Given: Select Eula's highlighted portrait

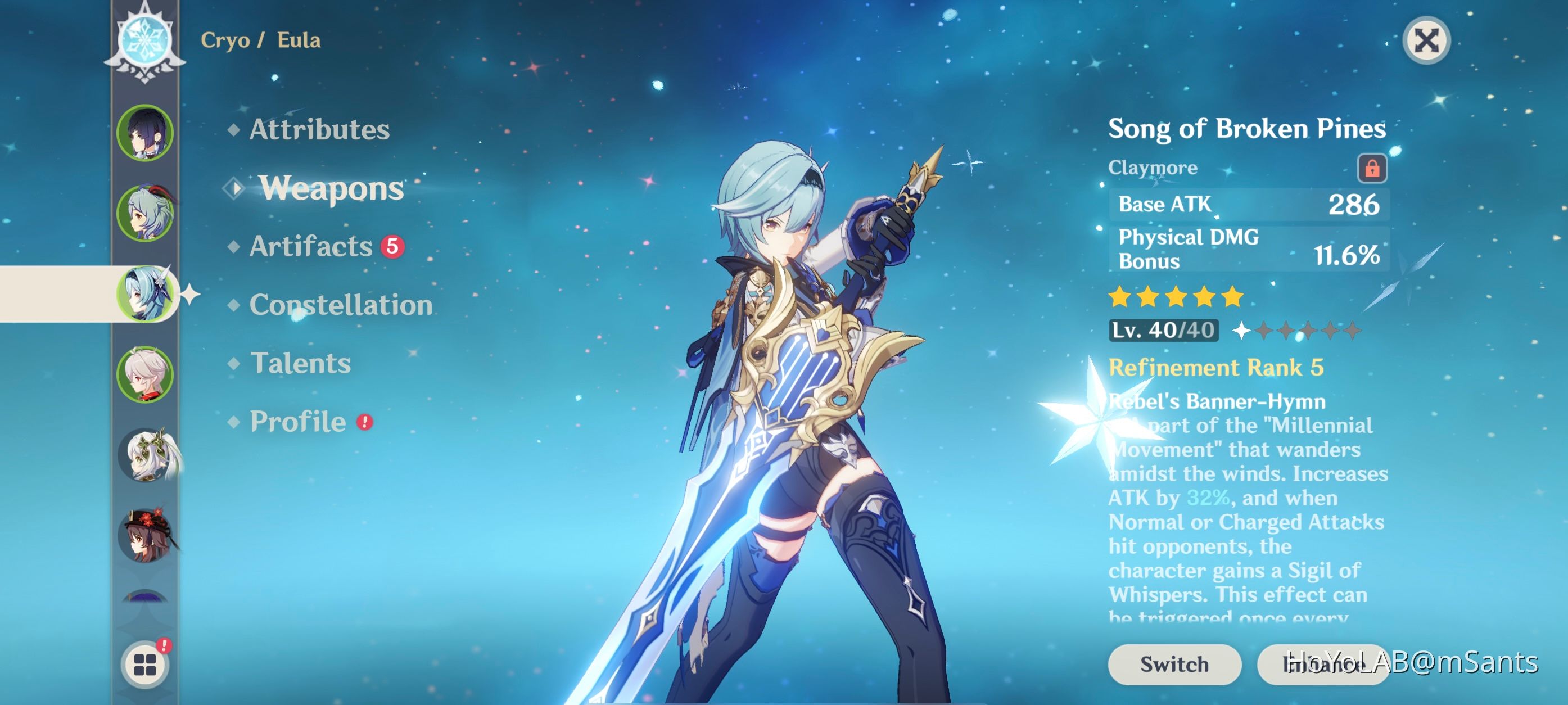Looking at the screenshot, I should point(145,294).
